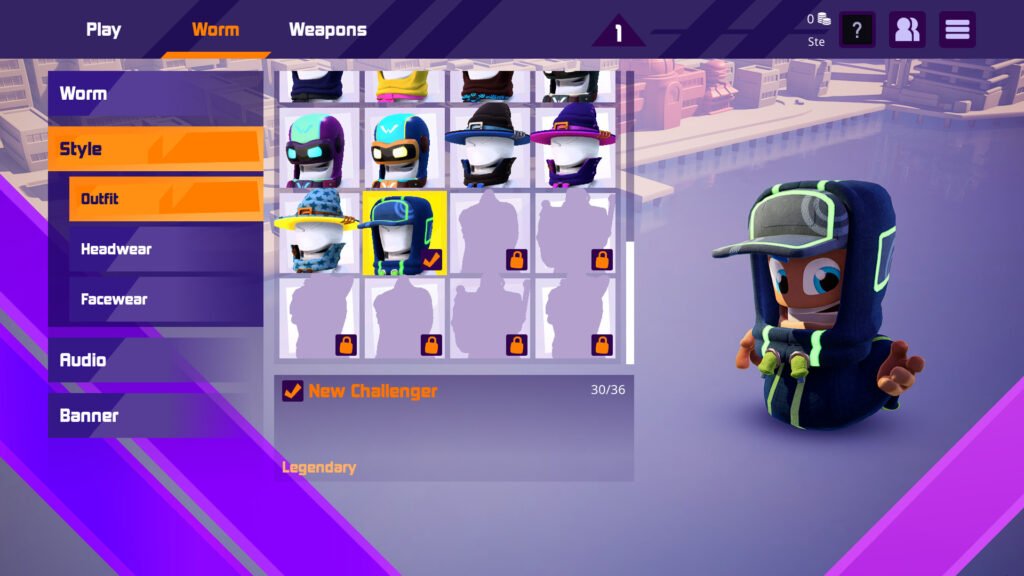The width and height of the screenshot is (1024, 576).
Task: Open the Headwear subcategory
Action: pos(165,249)
